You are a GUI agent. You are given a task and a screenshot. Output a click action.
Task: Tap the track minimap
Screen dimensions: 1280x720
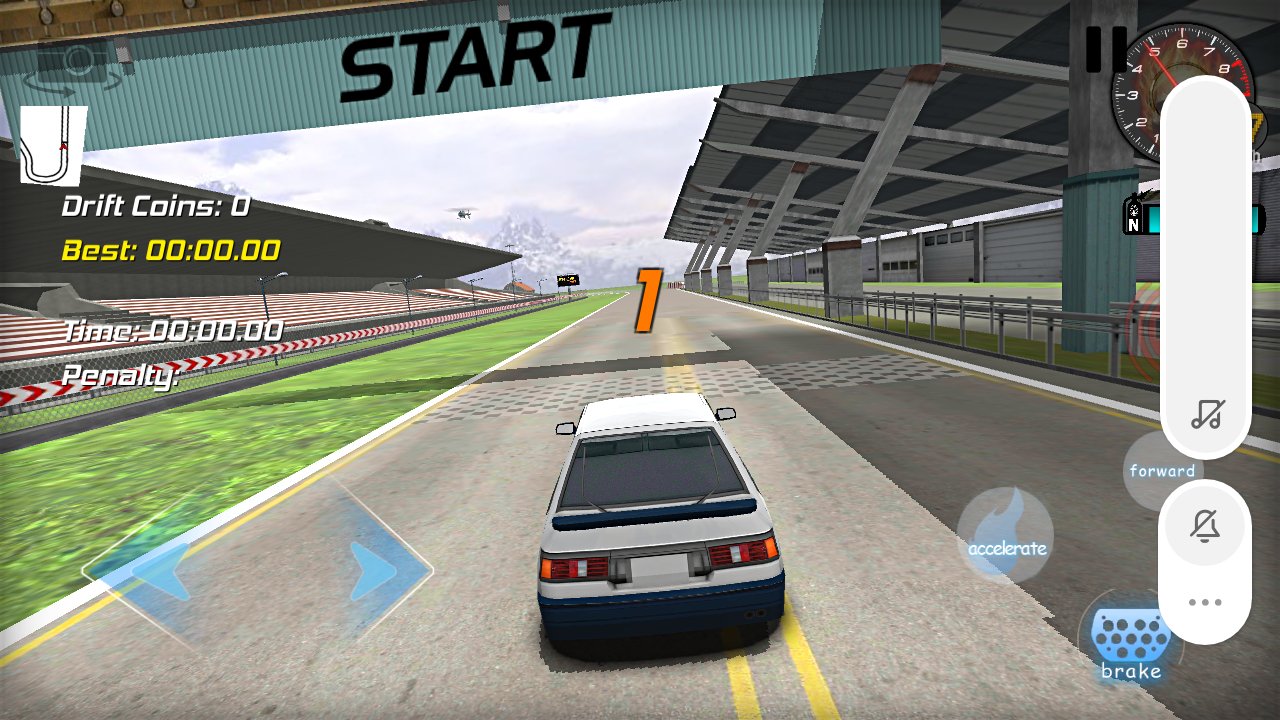coord(53,146)
